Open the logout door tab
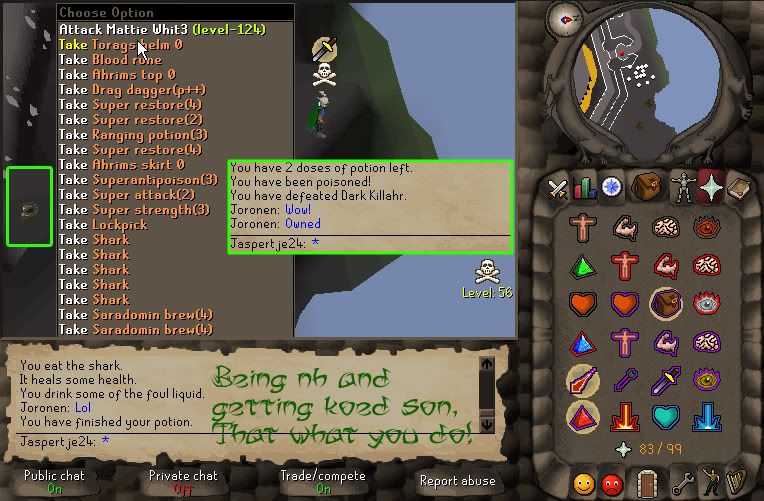The height and width of the screenshot is (501, 764). 649,483
